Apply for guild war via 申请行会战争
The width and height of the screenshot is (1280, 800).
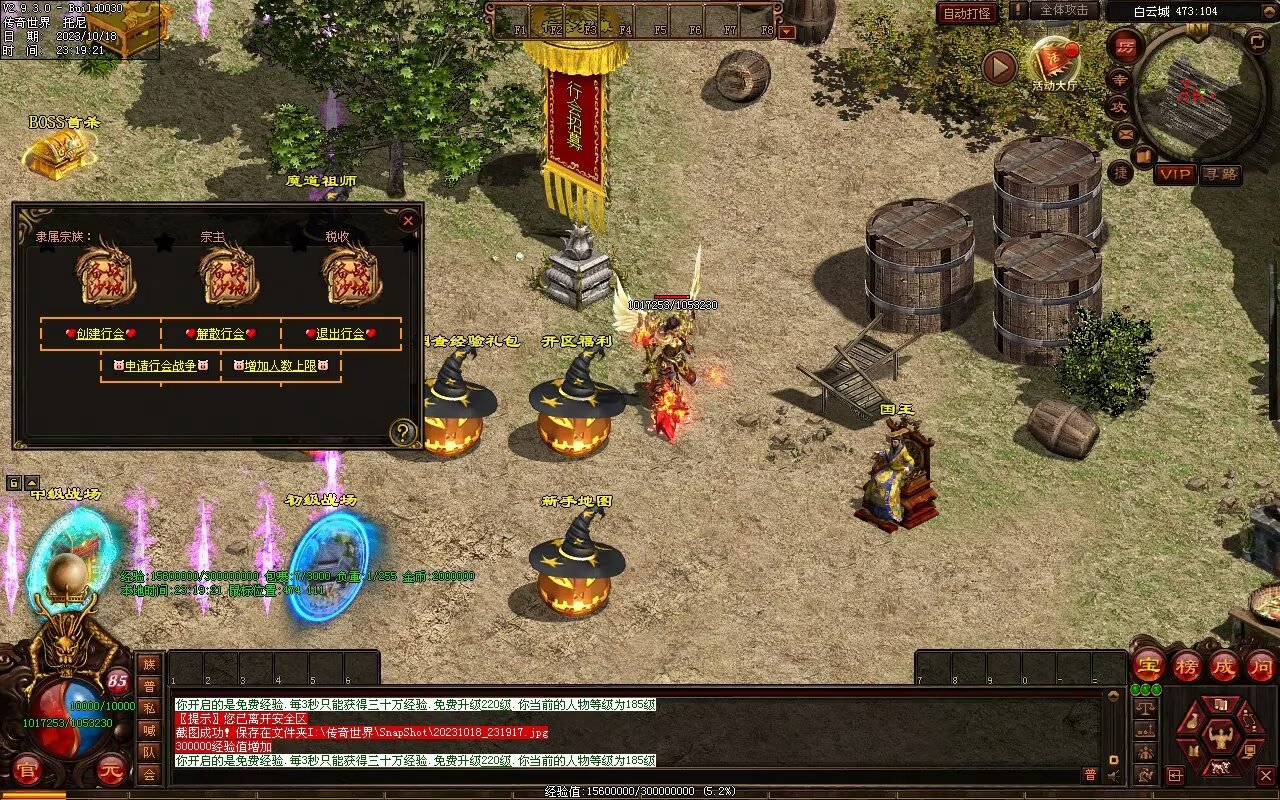point(161,366)
